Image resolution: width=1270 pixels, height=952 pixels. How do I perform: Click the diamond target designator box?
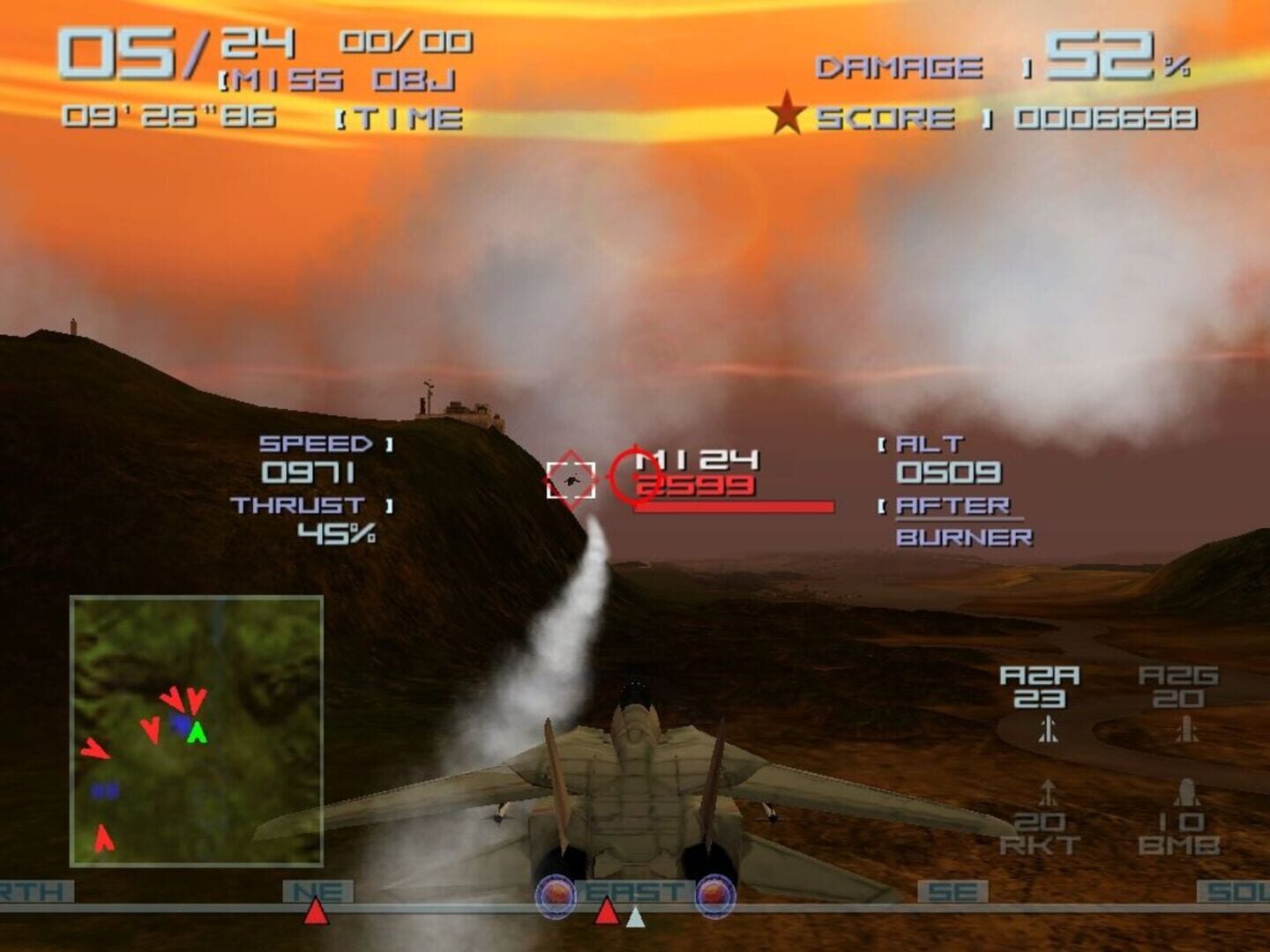tap(570, 480)
